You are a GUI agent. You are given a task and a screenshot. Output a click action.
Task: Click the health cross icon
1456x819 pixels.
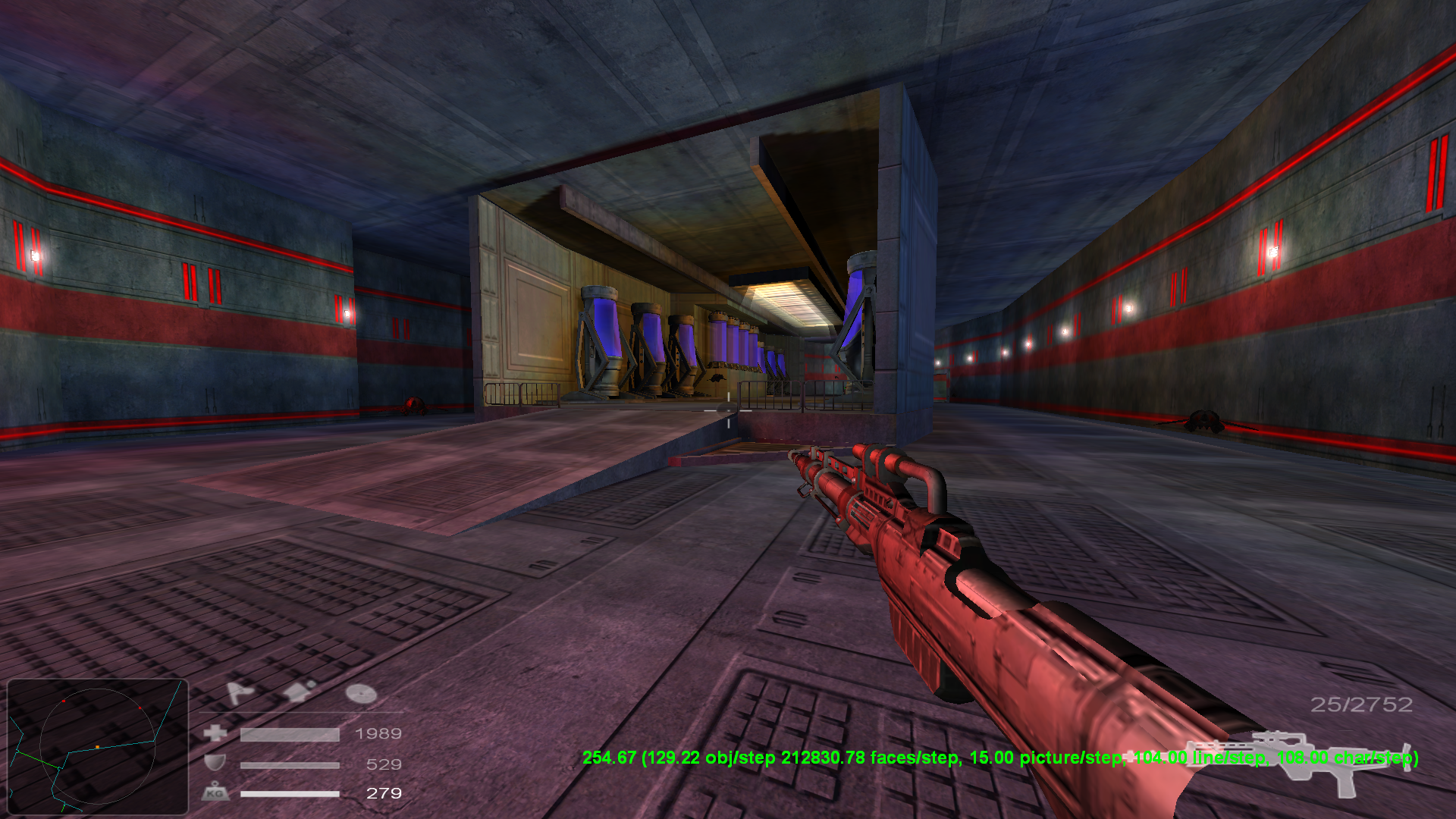[x=215, y=733]
